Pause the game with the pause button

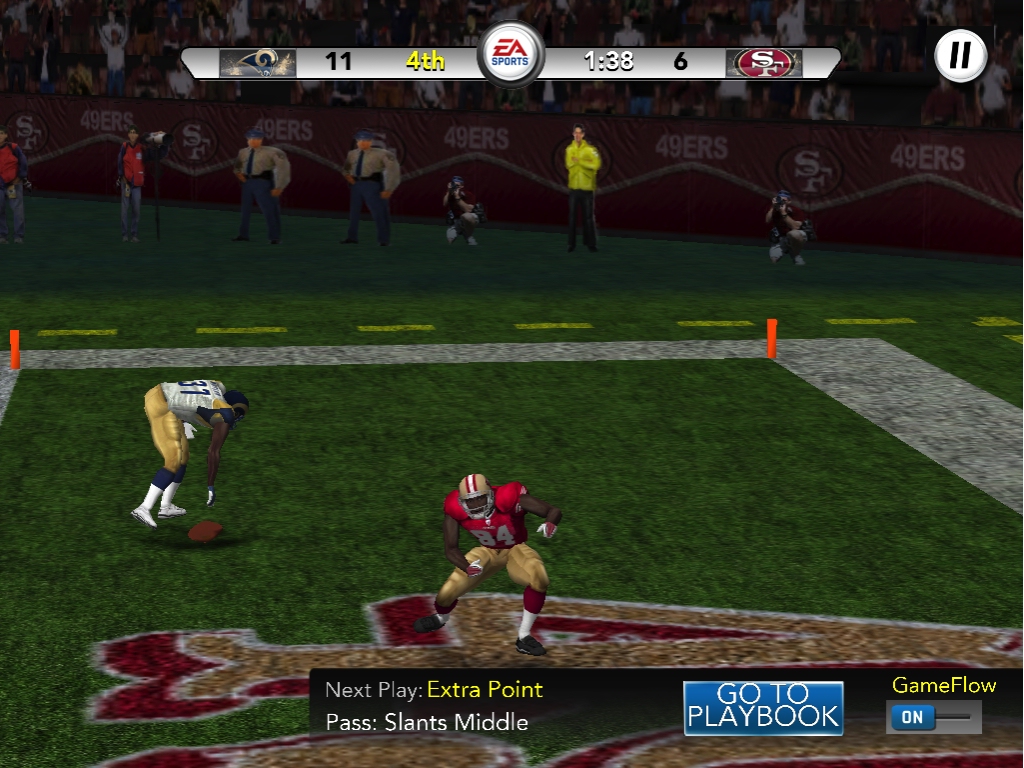coord(960,55)
